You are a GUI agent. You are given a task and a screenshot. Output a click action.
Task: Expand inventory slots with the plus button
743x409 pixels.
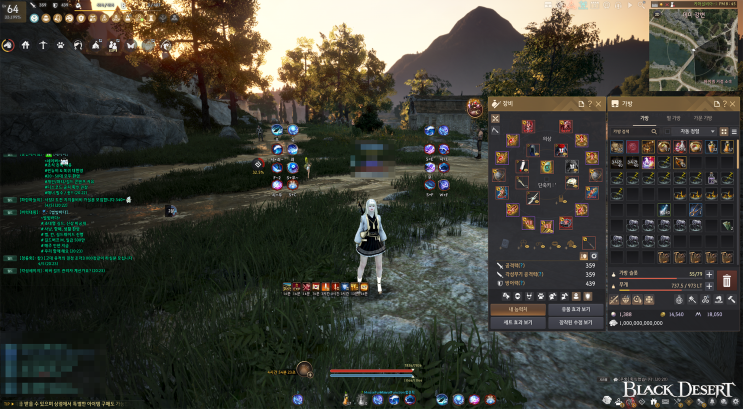tap(709, 273)
